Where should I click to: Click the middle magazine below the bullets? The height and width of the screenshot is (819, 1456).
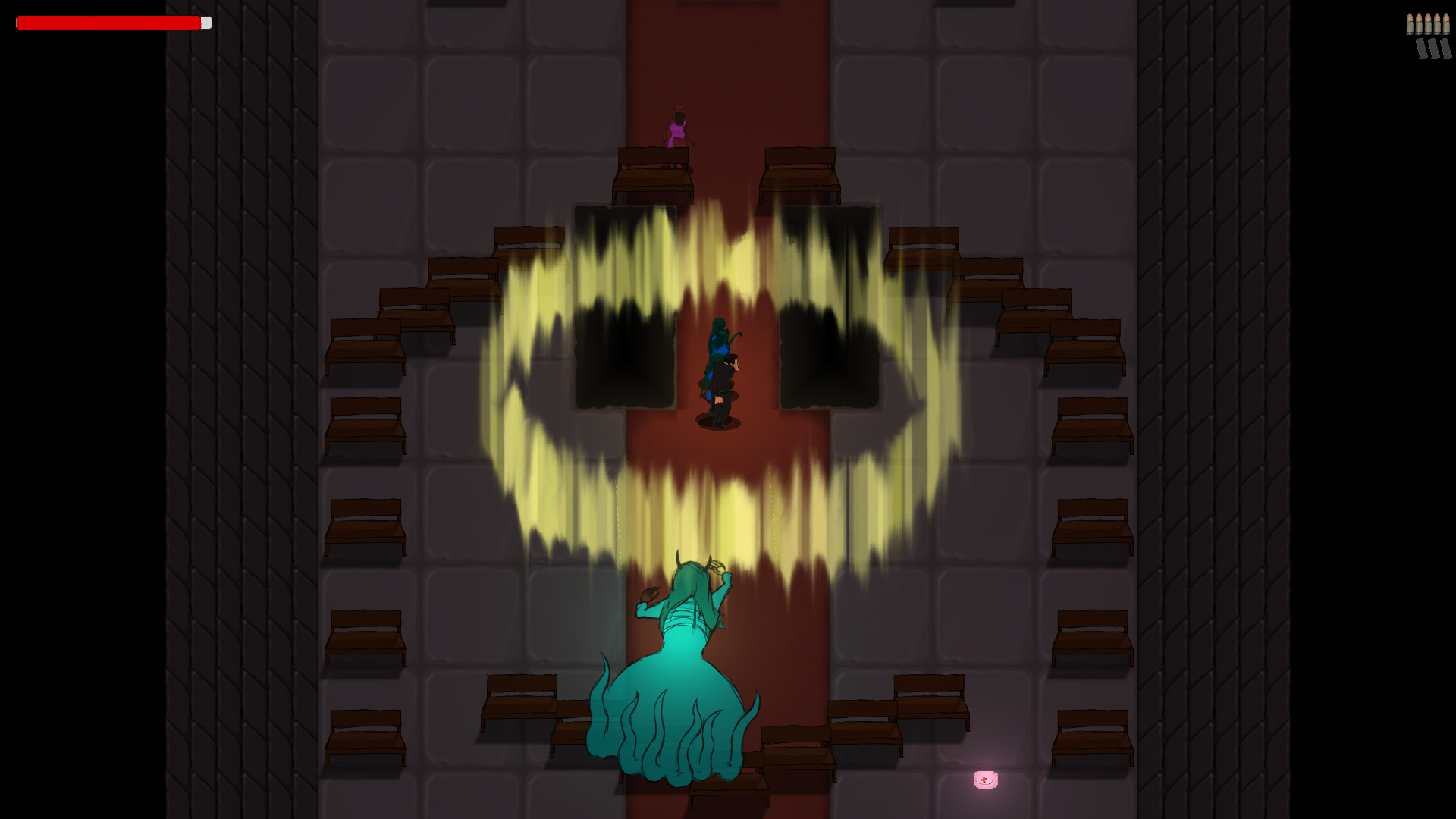click(1434, 49)
